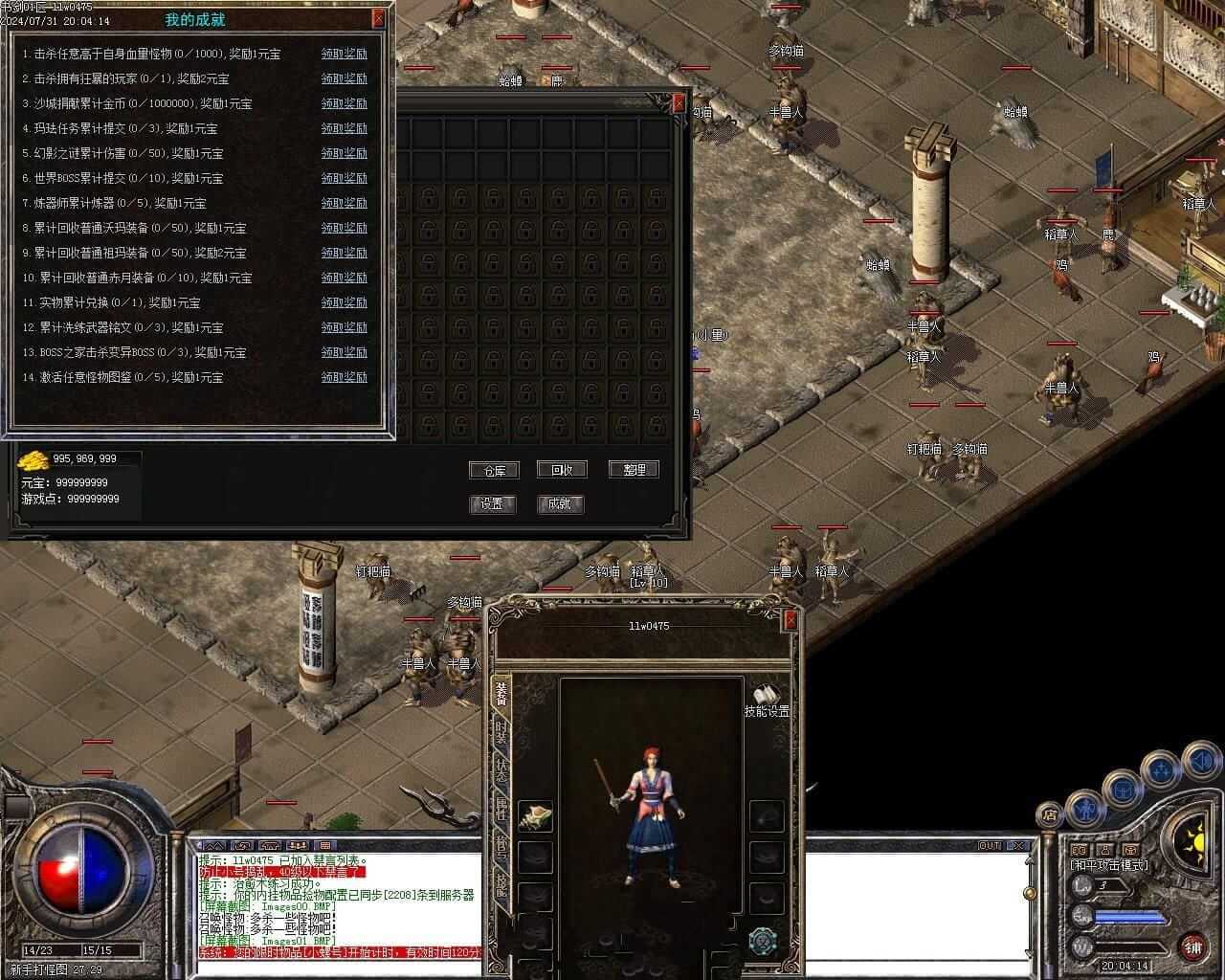Click the red 铺 stall button
Screen dimensions: 1225x980
point(1192,948)
